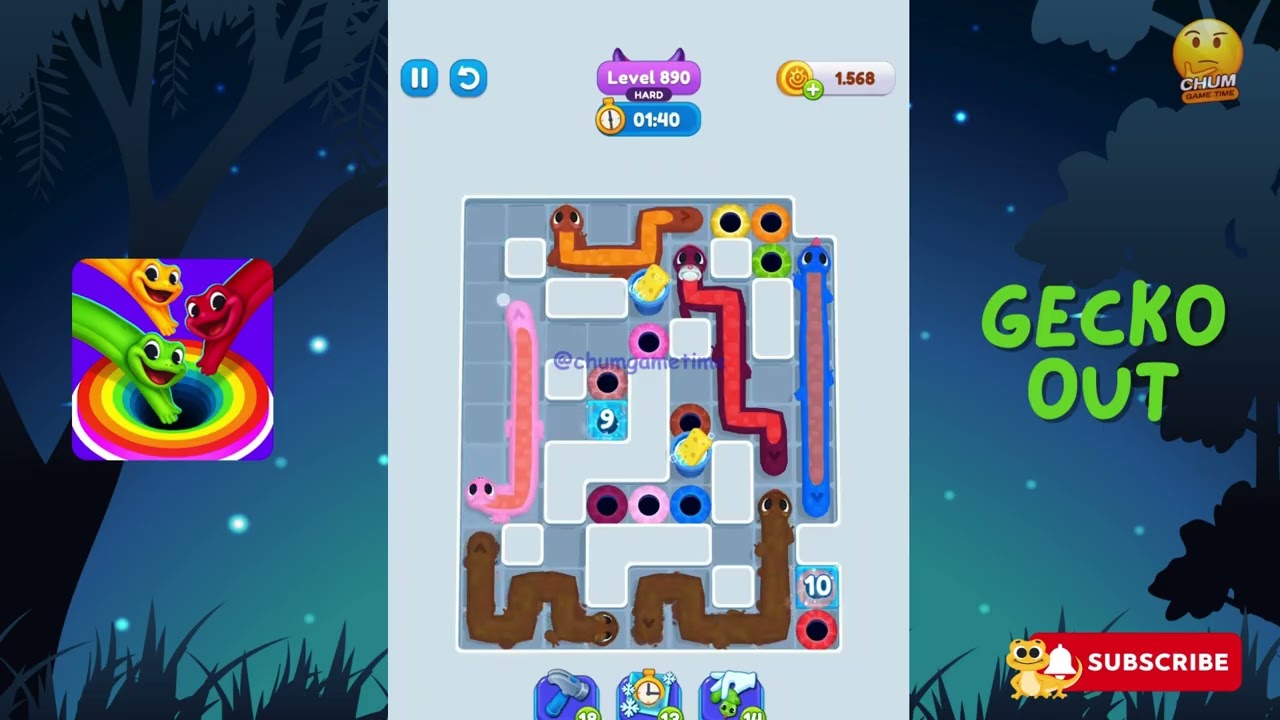Pause the game
The width and height of the screenshot is (1280, 720).
[x=419, y=78]
